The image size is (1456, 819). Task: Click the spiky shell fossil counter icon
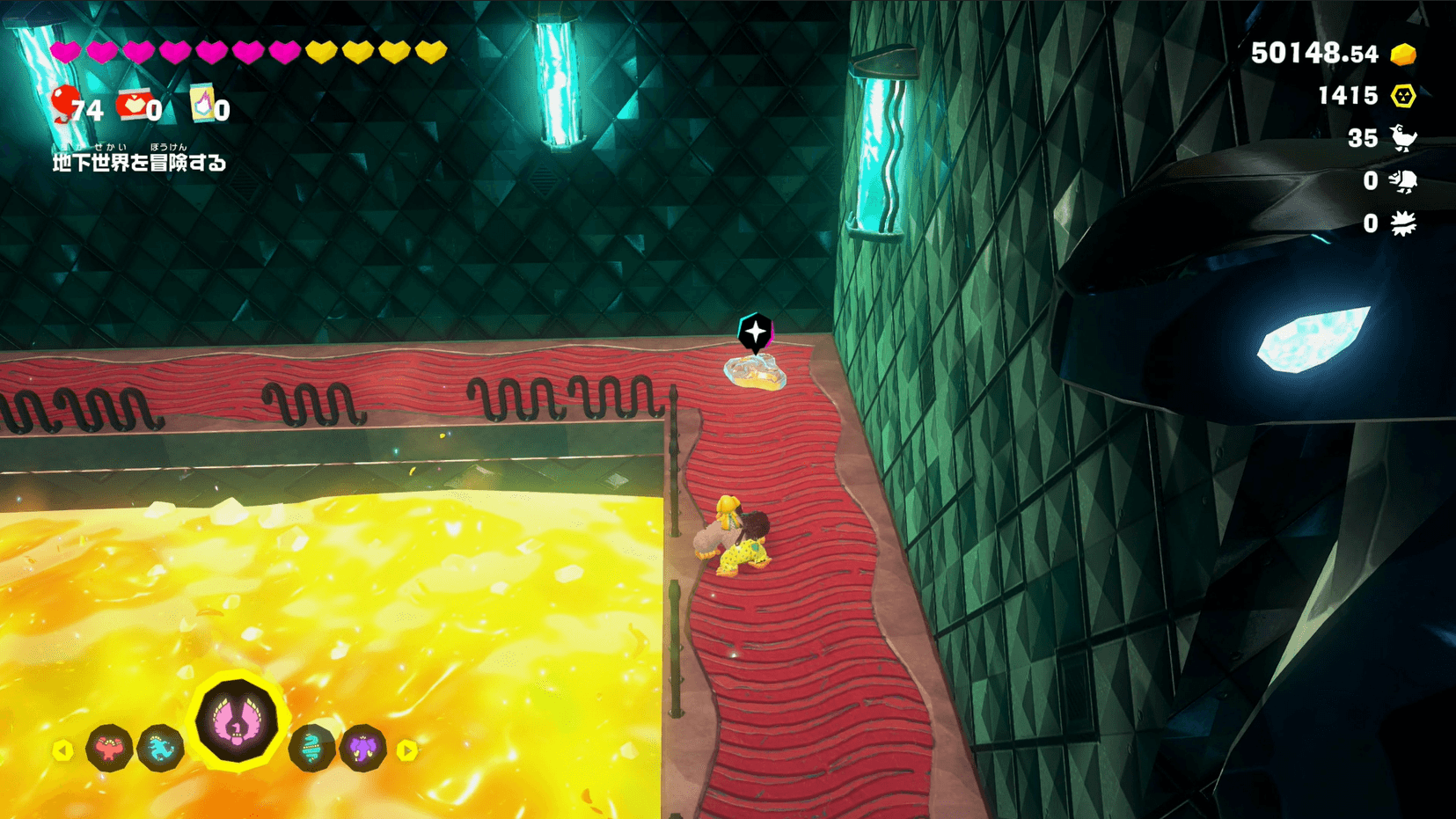pyautogui.click(x=1403, y=223)
